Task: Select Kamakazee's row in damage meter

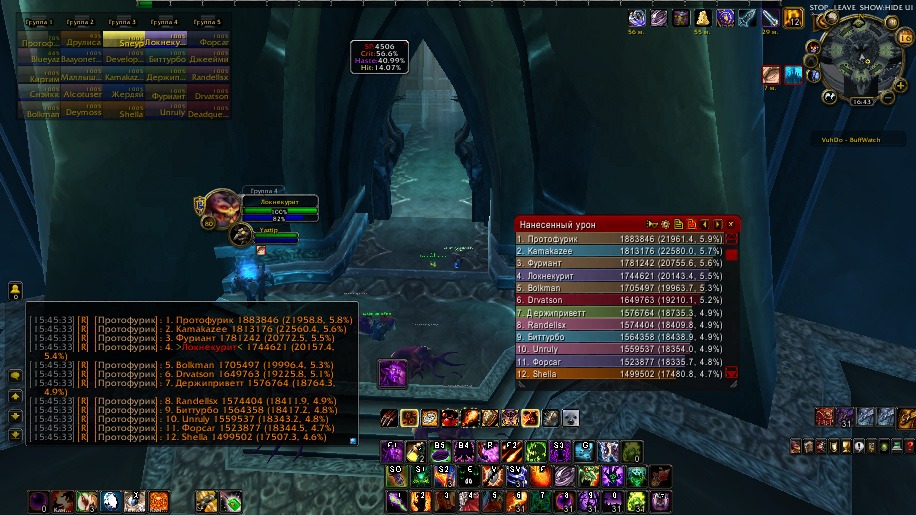Action: [620, 249]
